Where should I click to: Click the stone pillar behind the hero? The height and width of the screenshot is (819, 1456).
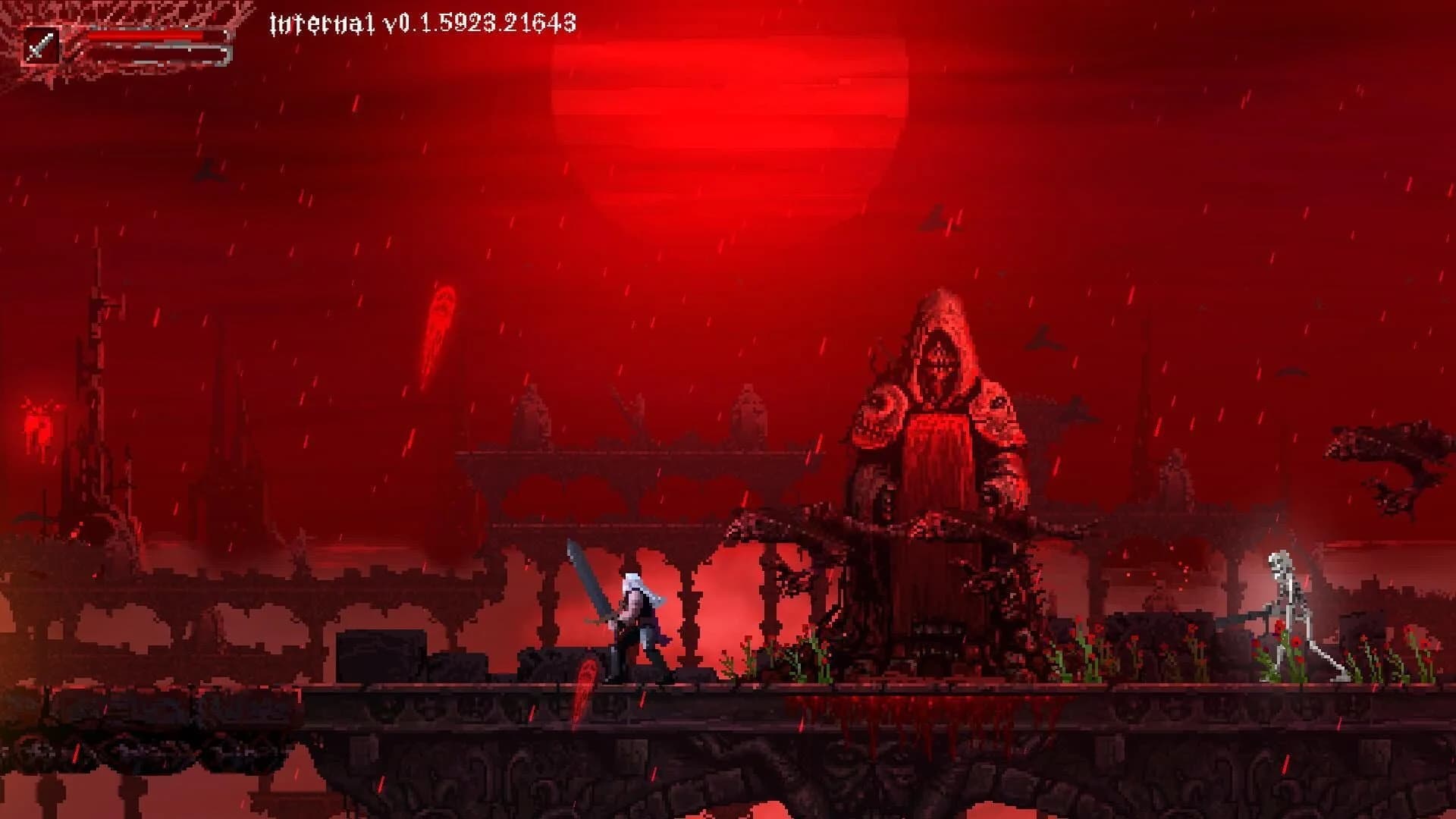point(690,607)
